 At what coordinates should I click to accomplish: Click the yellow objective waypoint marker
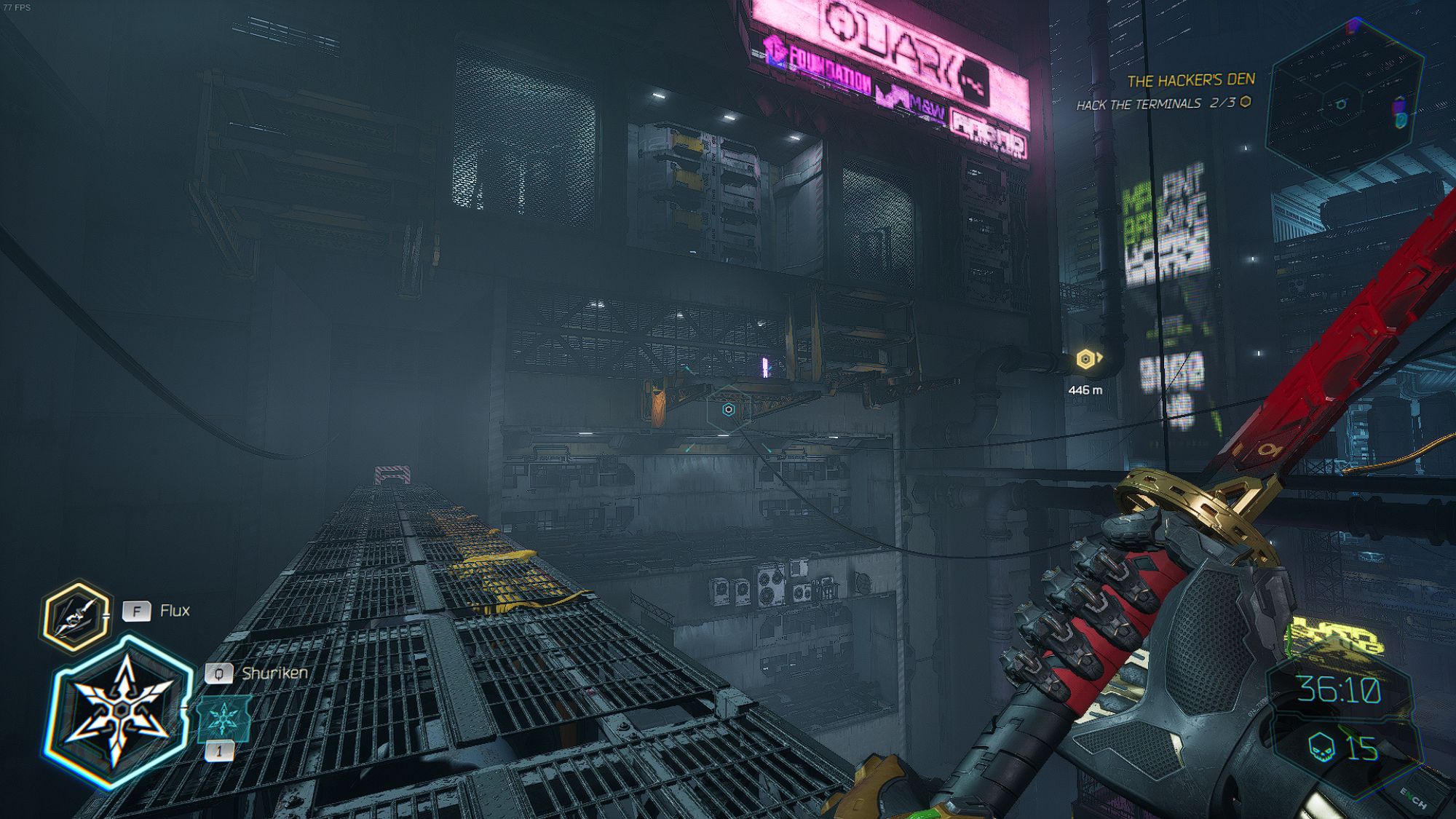(x=1086, y=358)
